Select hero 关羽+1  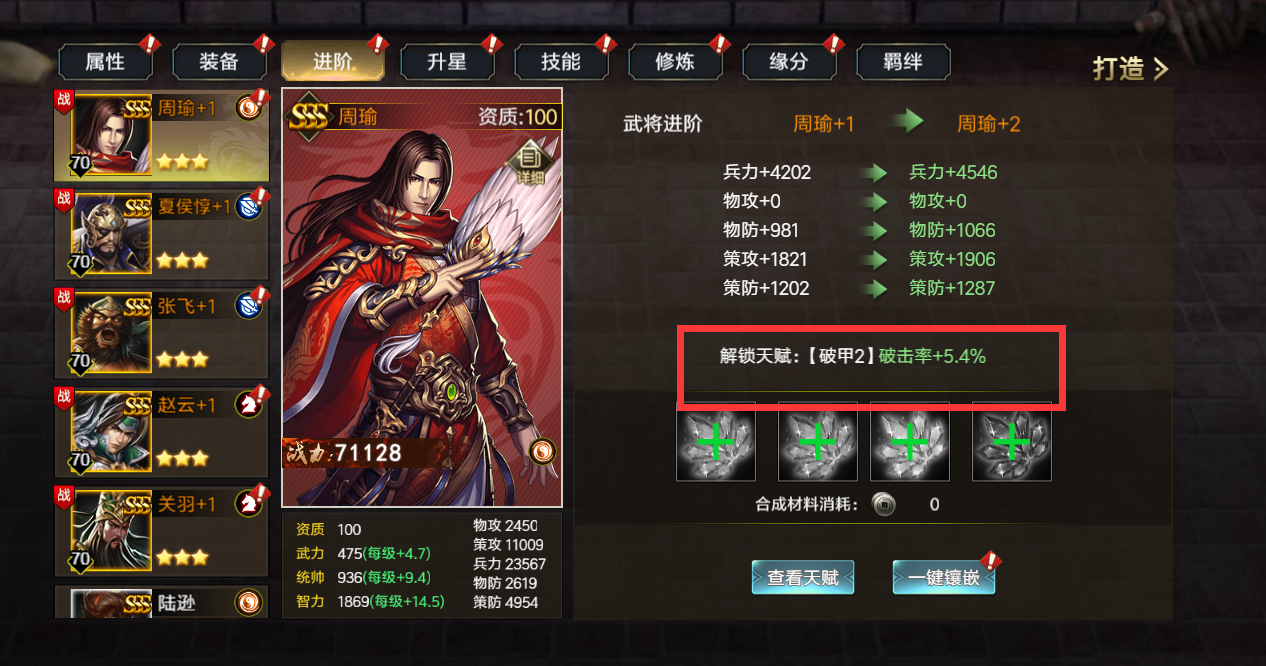point(160,531)
